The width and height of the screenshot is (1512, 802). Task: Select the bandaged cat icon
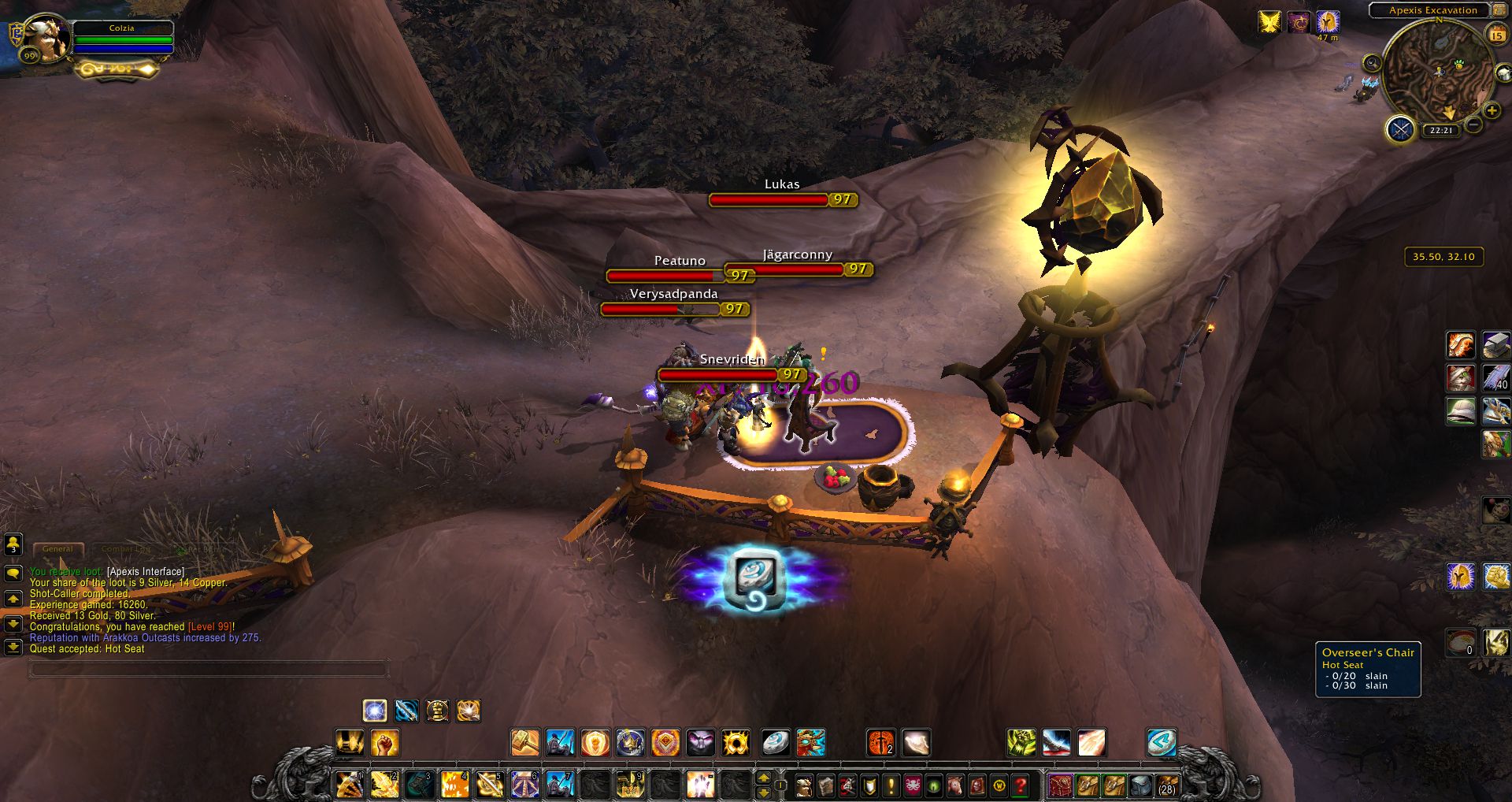tap(1461, 377)
